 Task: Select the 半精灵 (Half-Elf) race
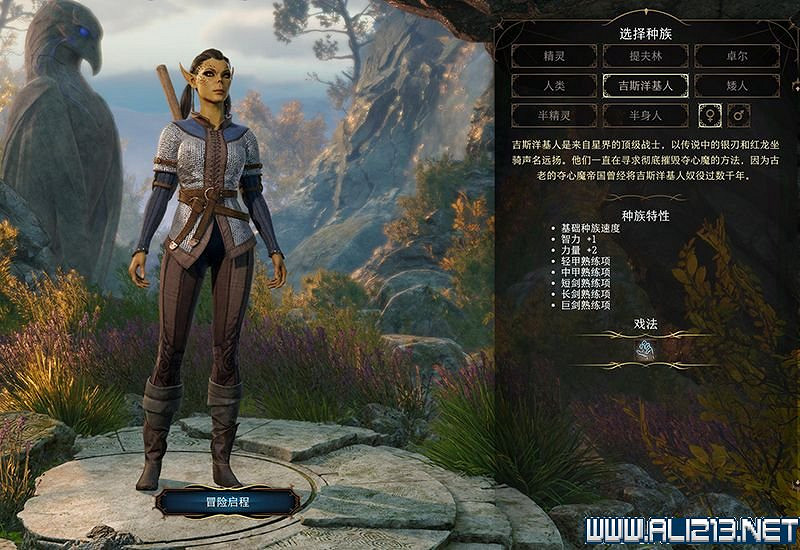[x=553, y=115]
